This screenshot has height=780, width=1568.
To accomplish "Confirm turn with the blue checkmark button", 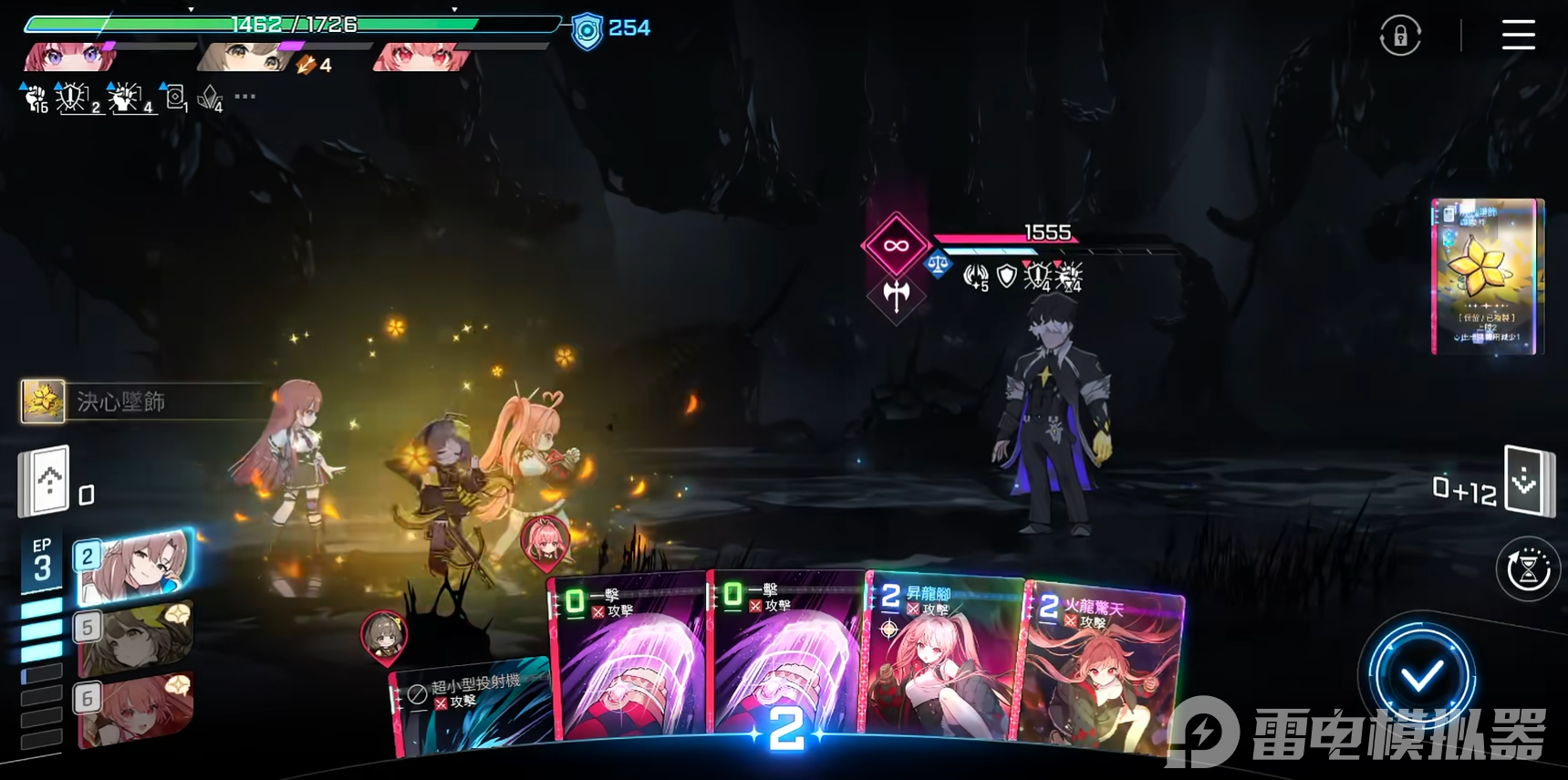I will point(1420,675).
